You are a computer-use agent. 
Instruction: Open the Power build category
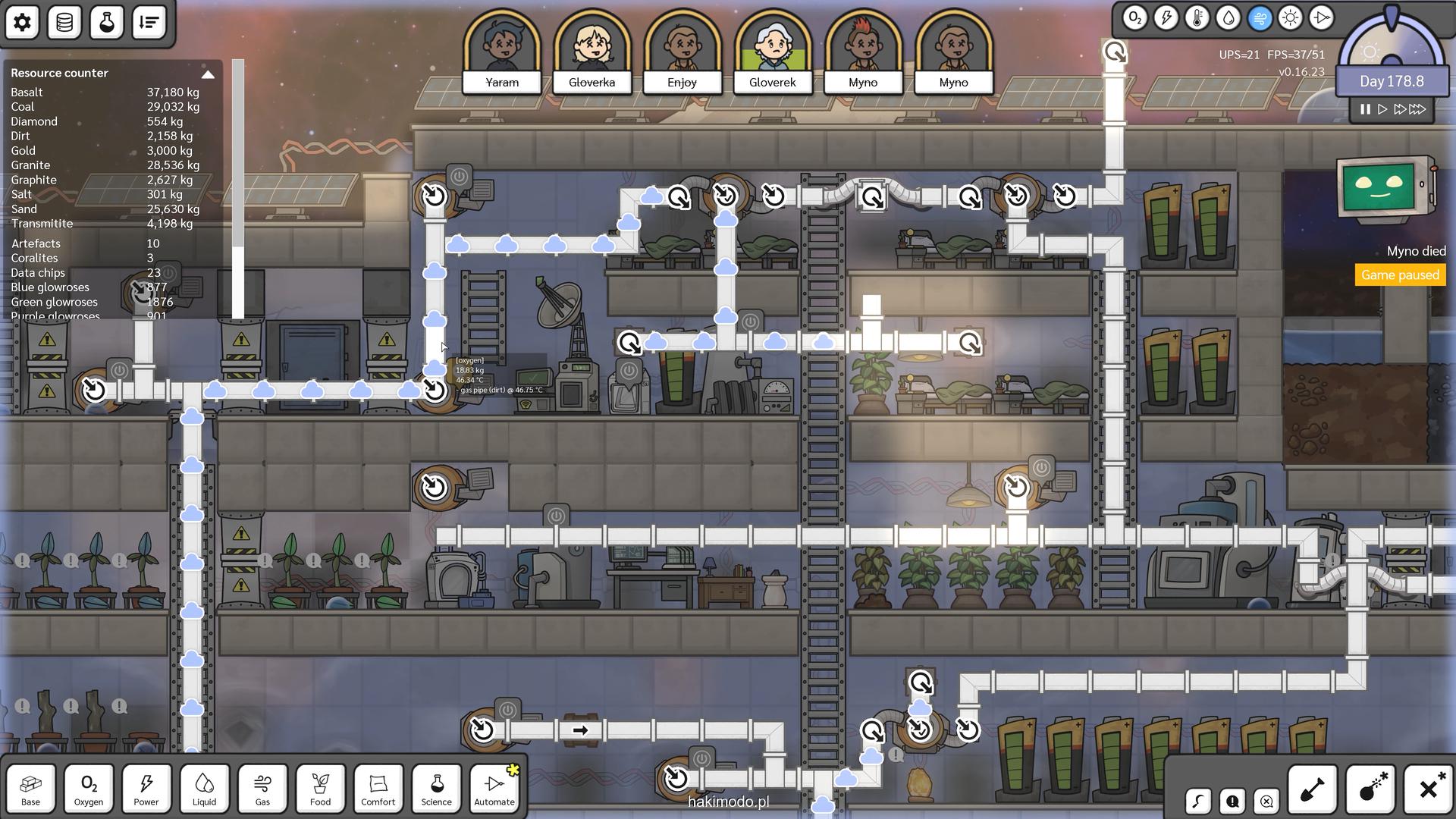pos(146,789)
